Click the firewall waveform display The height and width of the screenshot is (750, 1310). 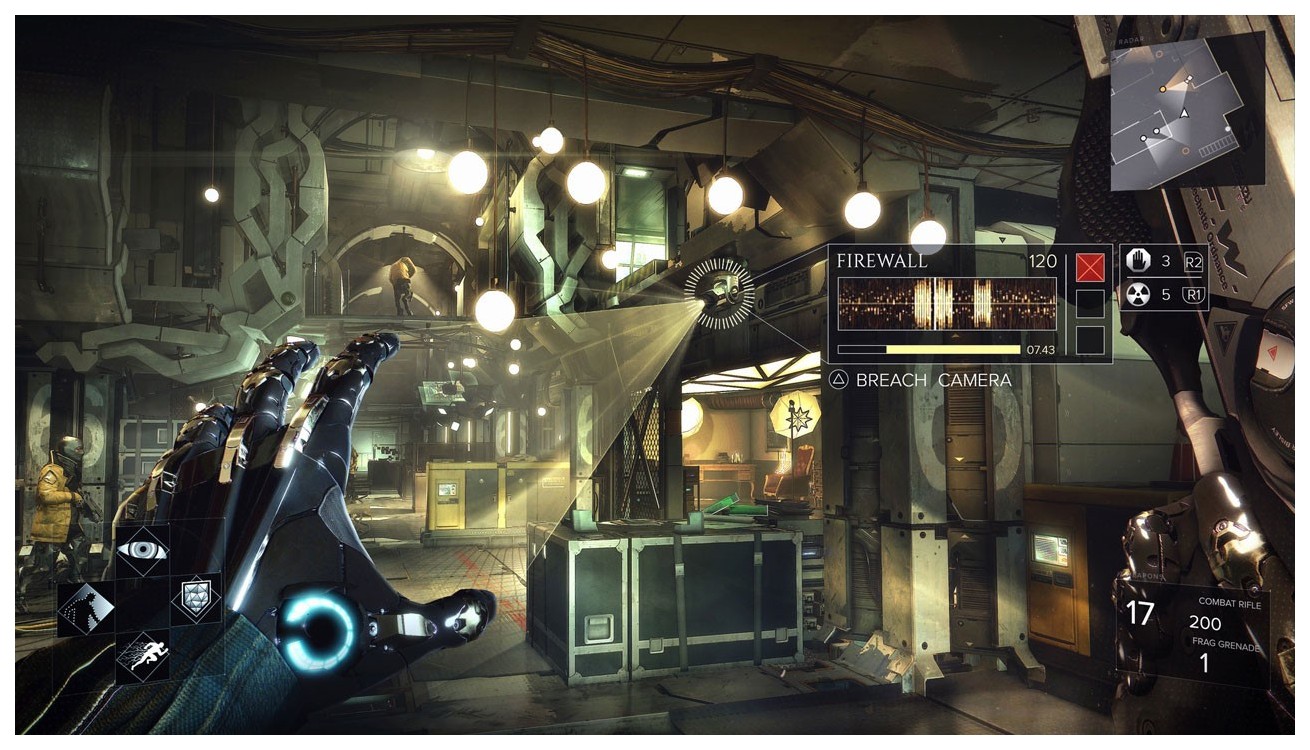tap(946, 304)
